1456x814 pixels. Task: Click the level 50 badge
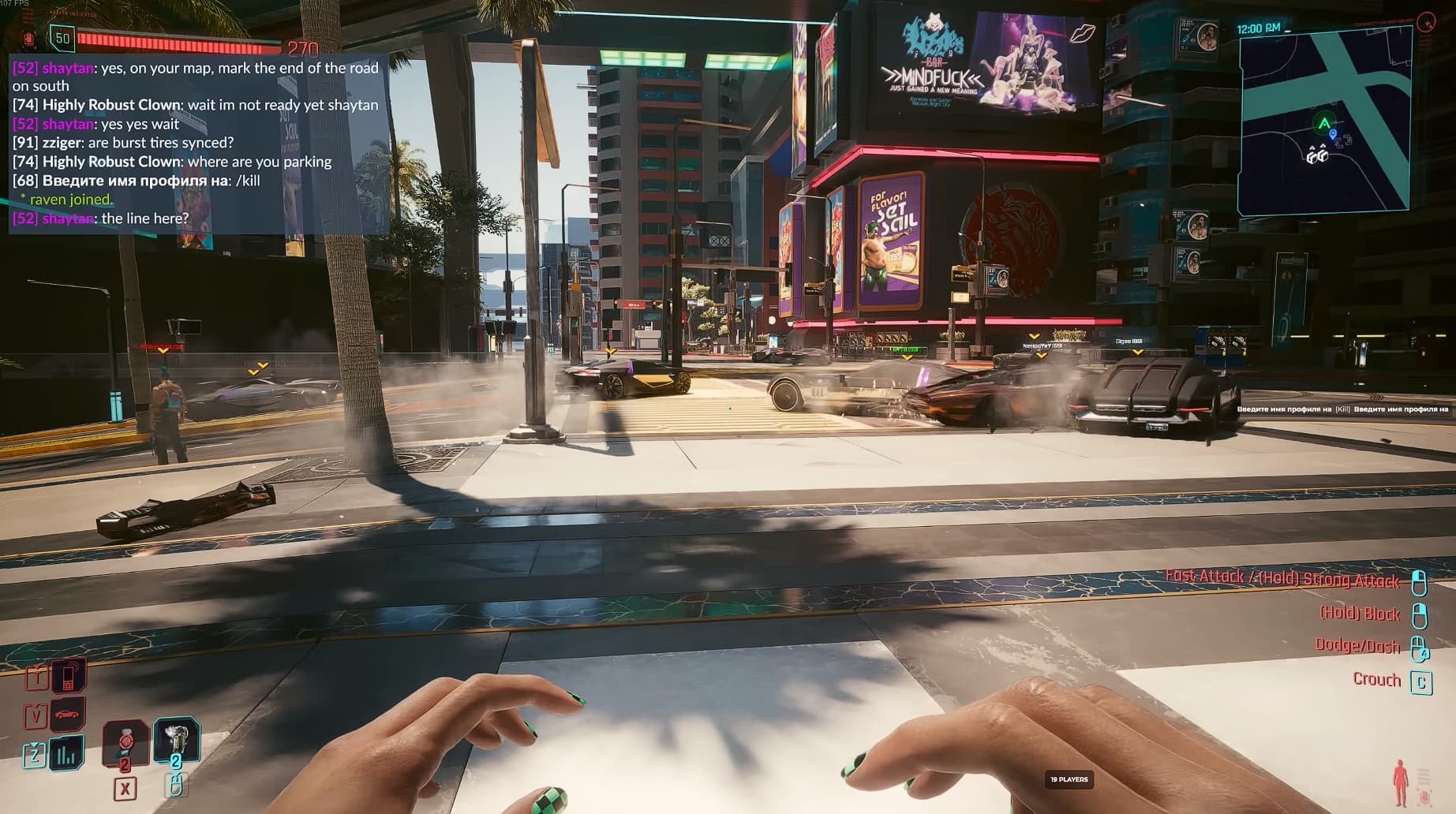[x=62, y=38]
